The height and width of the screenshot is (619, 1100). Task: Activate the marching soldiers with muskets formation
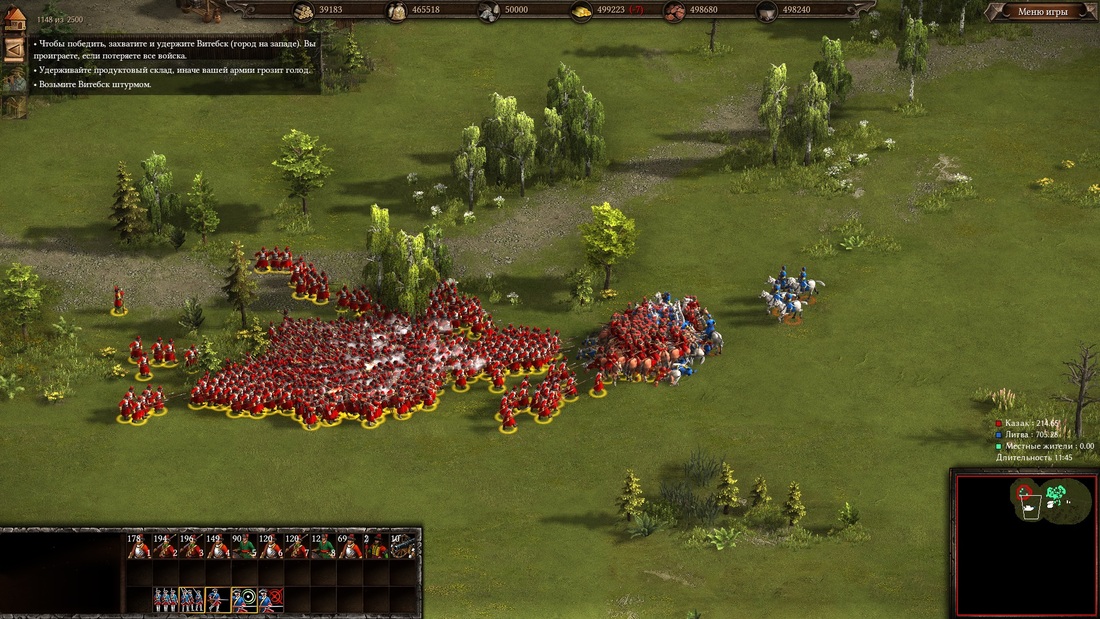[191, 599]
